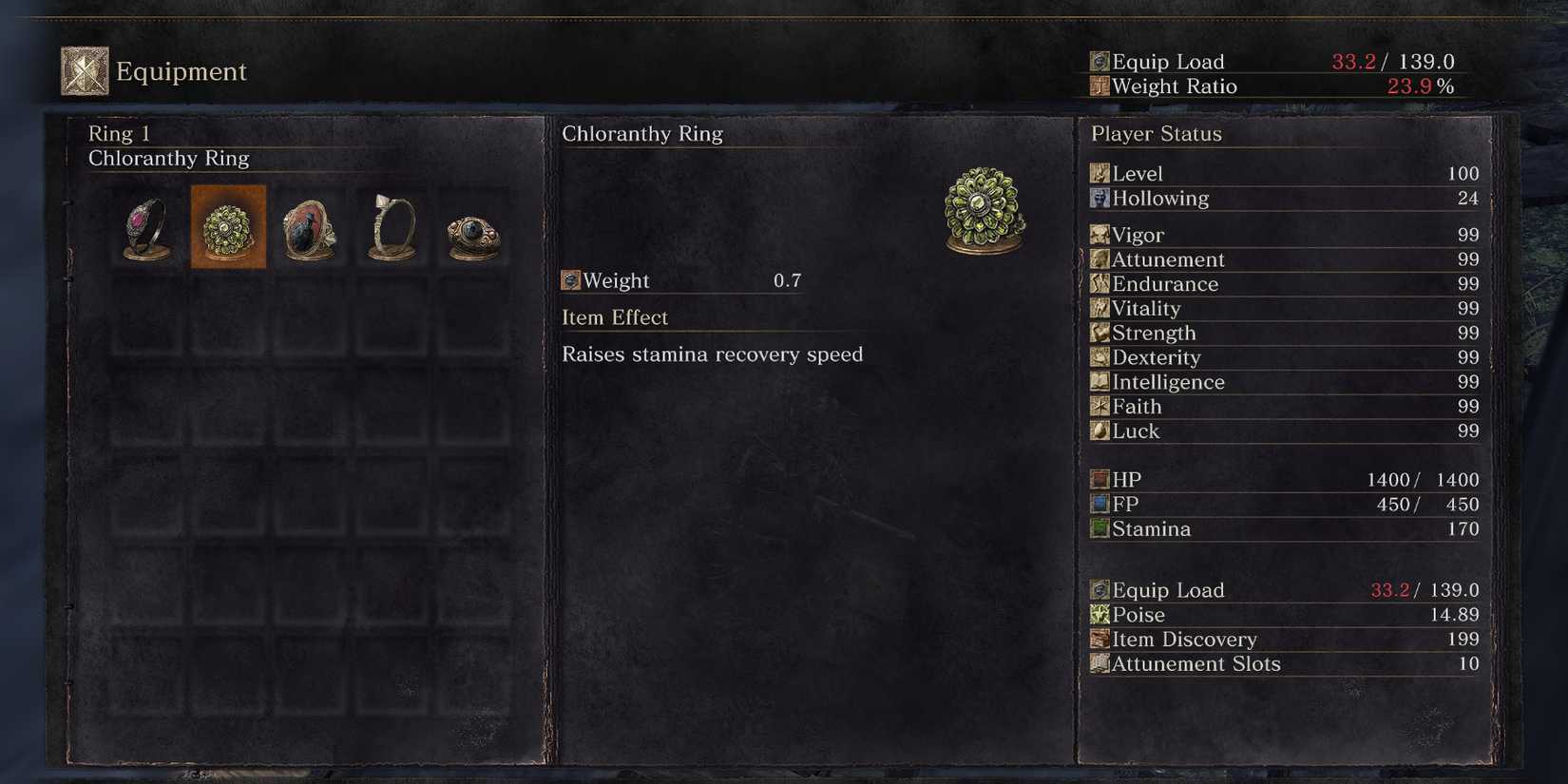The height and width of the screenshot is (784, 1568).
Task: Click the green Stamina row icon
Action: pyautogui.click(x=1100, y=528)
